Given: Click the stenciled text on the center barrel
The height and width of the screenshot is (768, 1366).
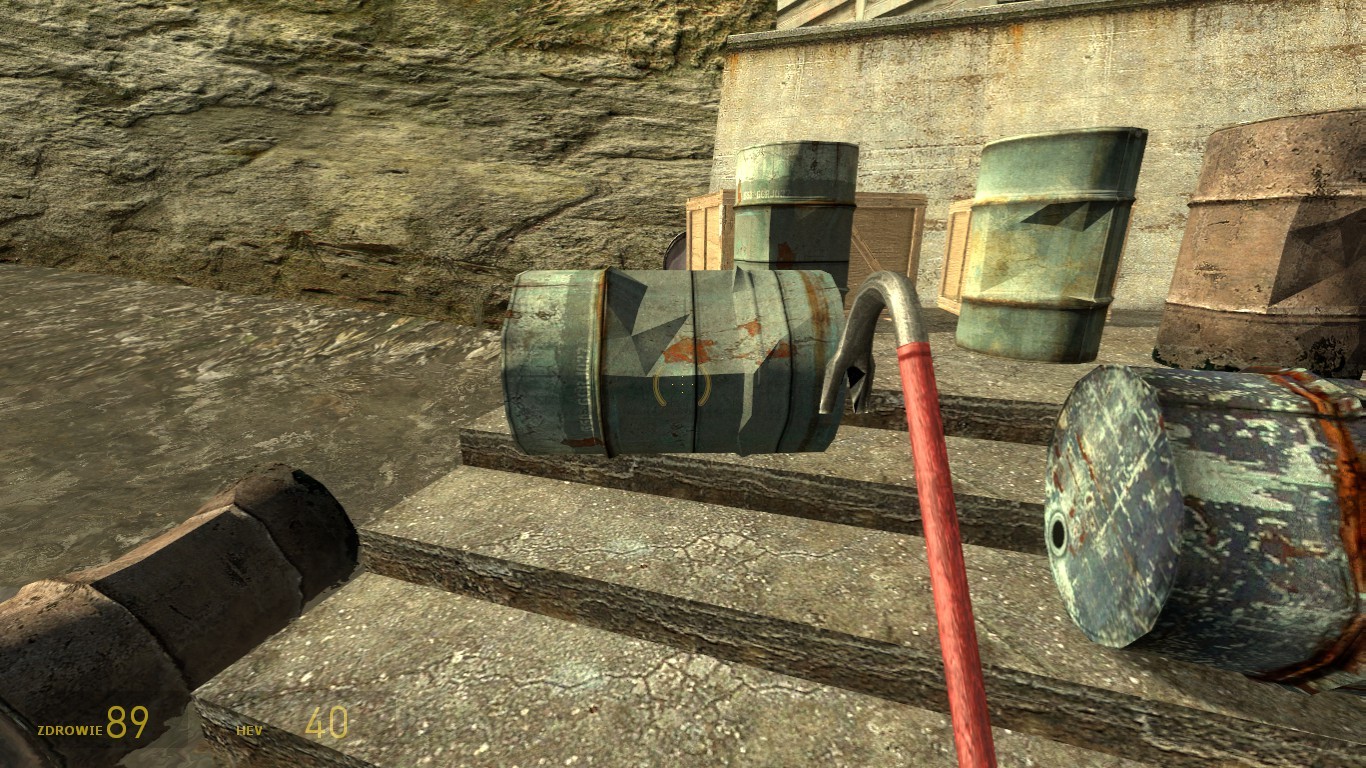Looking at the screenshot, I should click(x=585, y=390).
